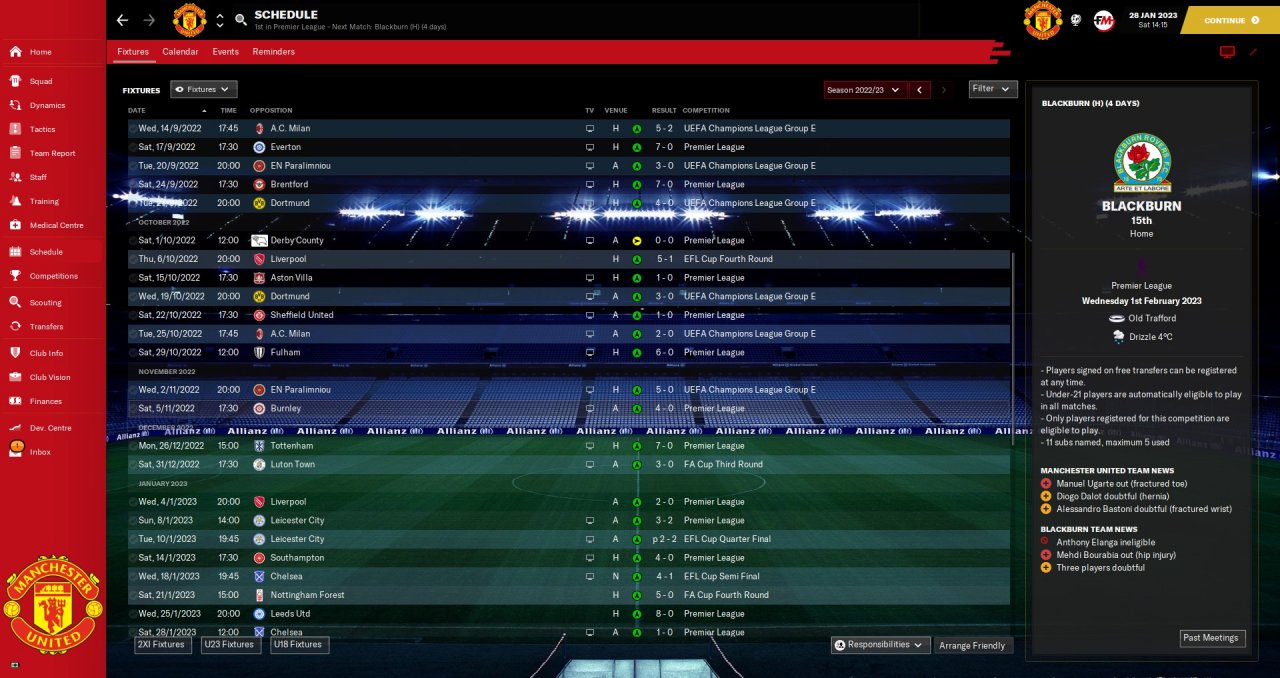Go to the Tactics screen
This screenshot has width=1280, height=678.
point(42,129)
